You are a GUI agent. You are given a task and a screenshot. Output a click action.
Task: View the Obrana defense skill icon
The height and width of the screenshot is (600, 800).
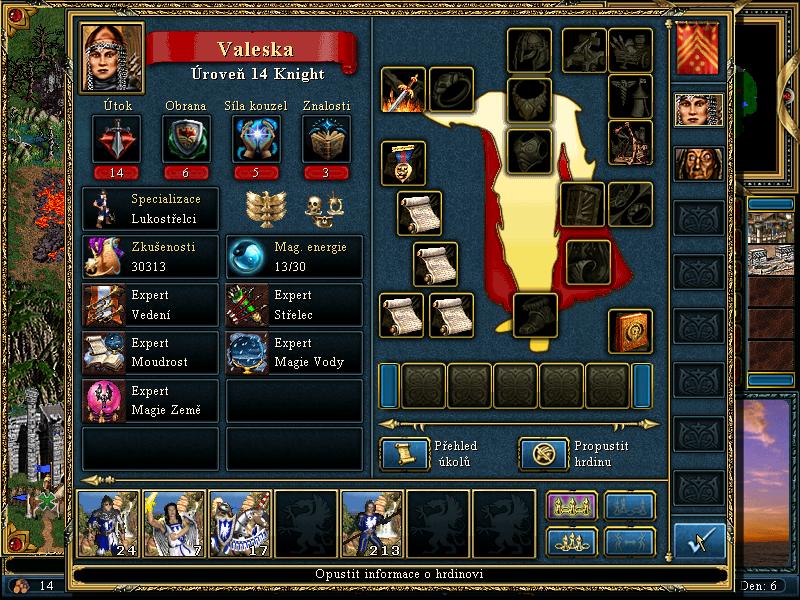[185, 139]
